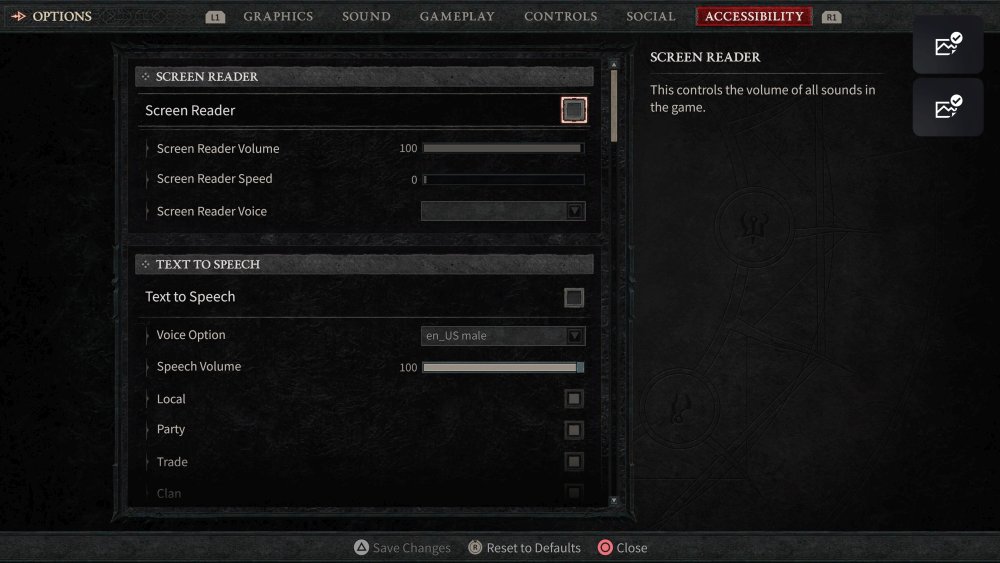Expand the Voice Option dropdown

pyautogui.click(x=503, y=336)
